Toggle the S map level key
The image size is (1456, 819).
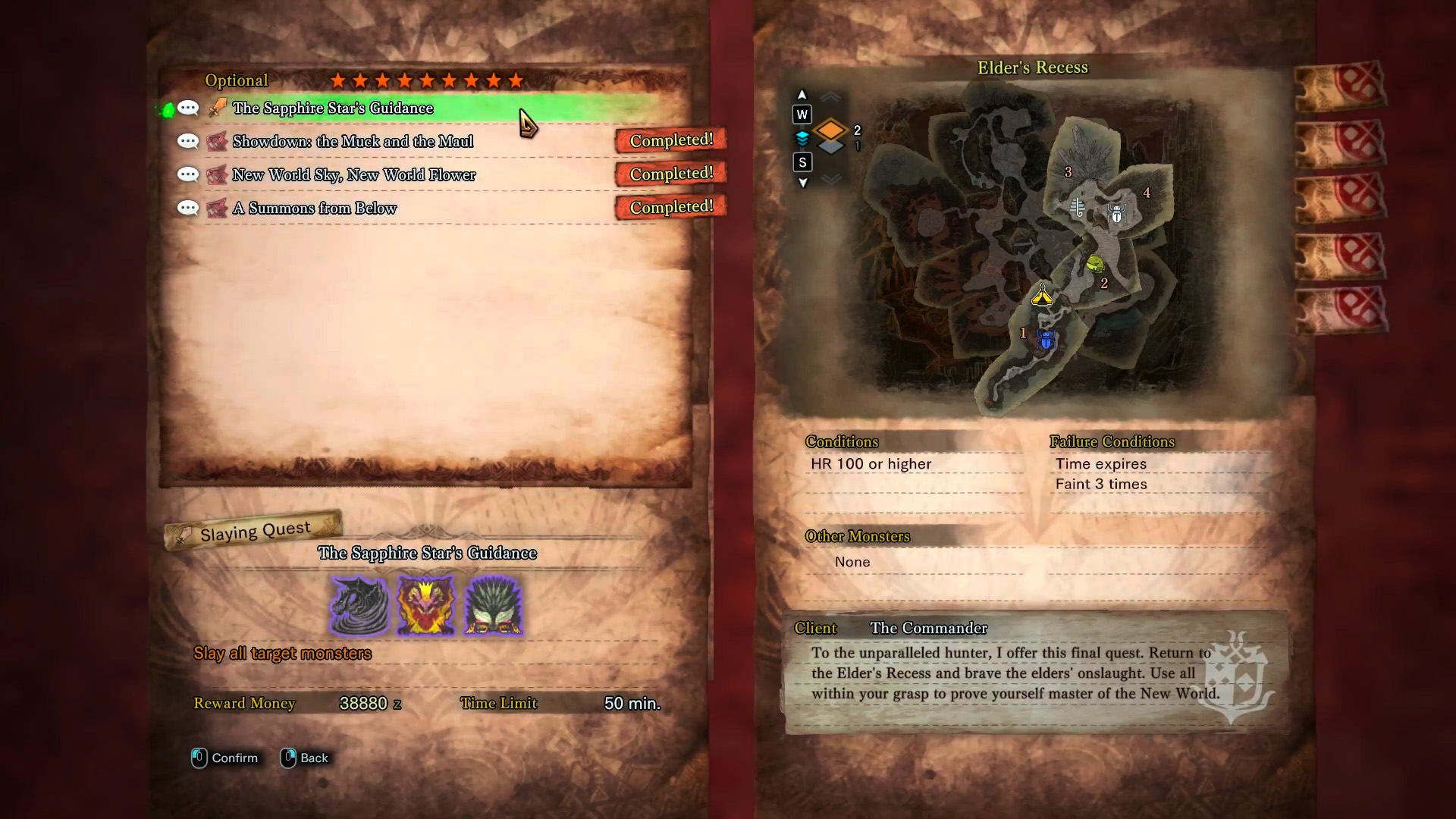point(802,162)
